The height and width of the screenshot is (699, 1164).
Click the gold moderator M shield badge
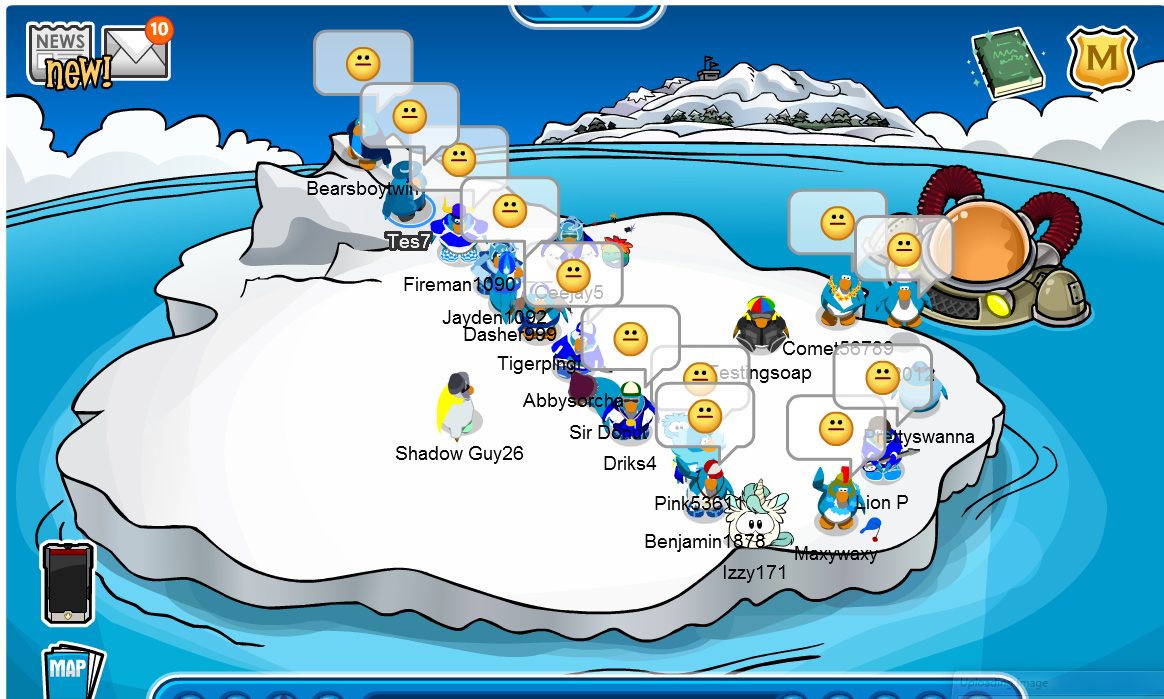coord(1101,59)
